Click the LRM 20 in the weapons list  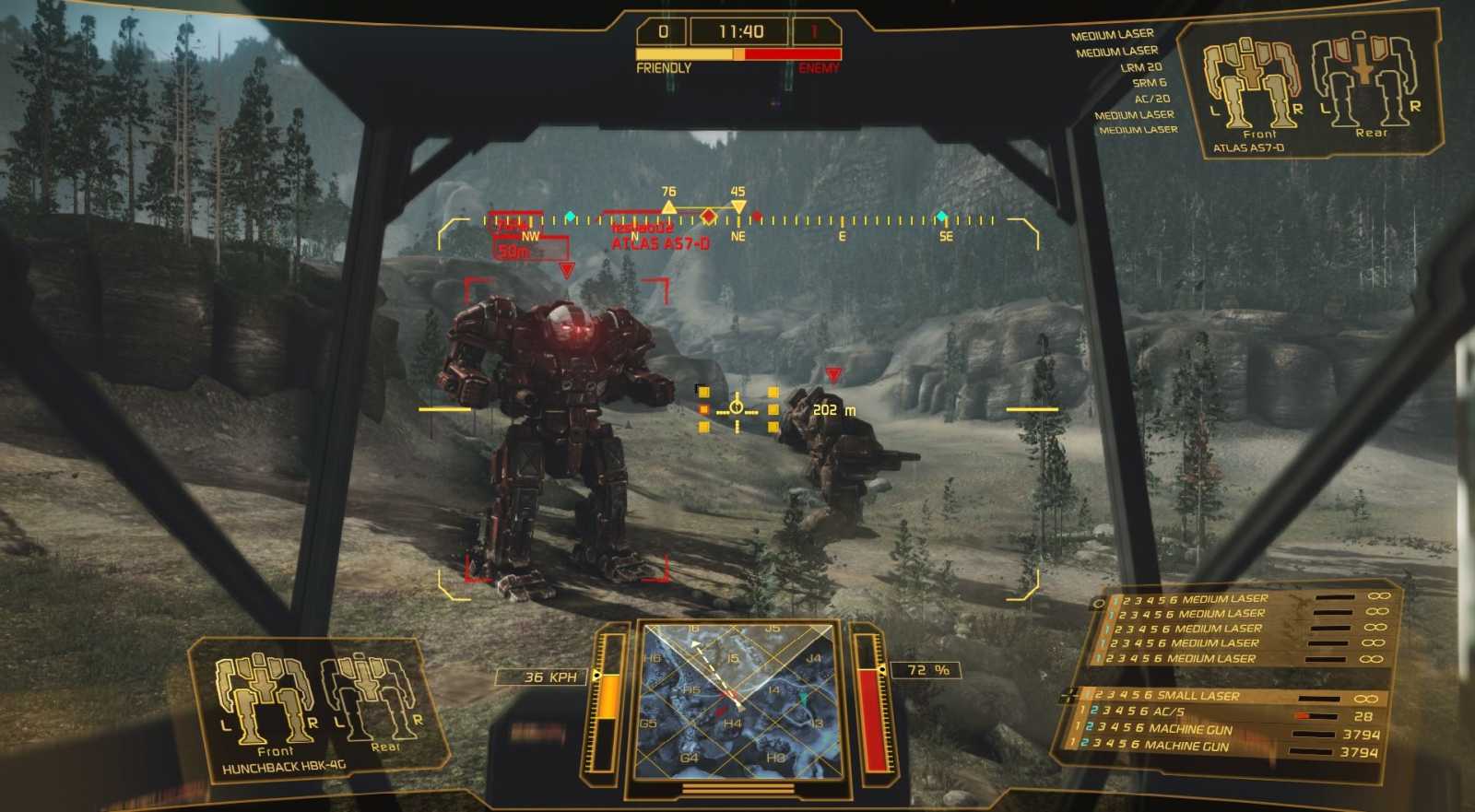[1143, 66]
